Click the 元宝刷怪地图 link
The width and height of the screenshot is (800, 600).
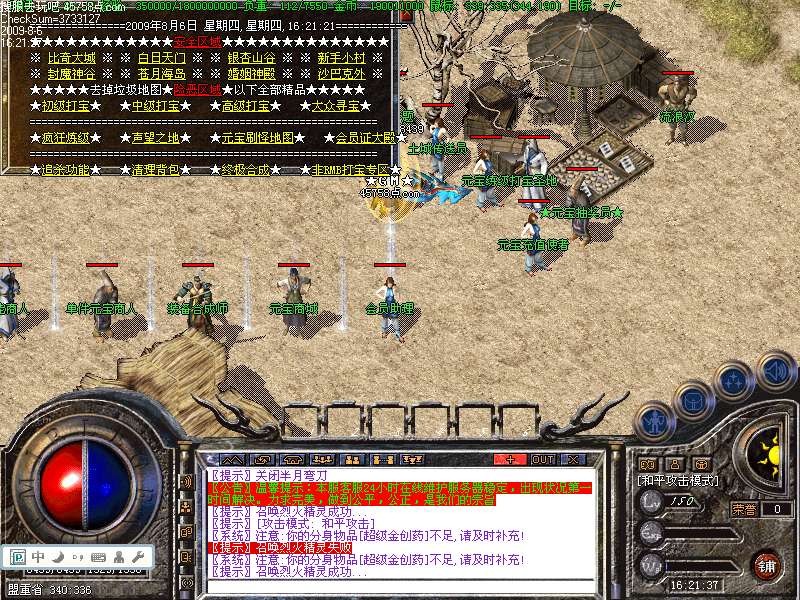coord(257,138)
